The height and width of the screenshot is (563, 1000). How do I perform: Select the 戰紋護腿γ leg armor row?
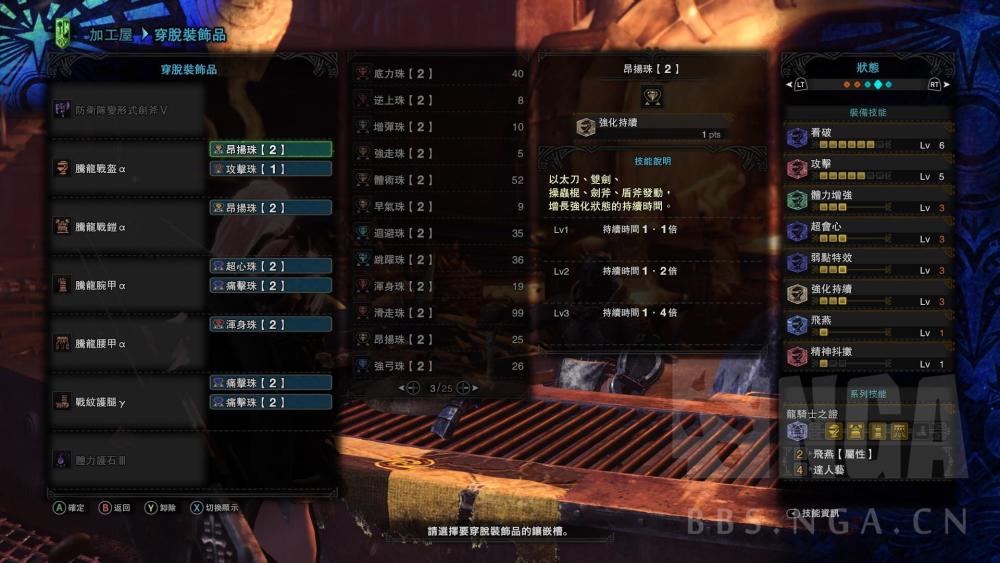[x=128, y=401]
